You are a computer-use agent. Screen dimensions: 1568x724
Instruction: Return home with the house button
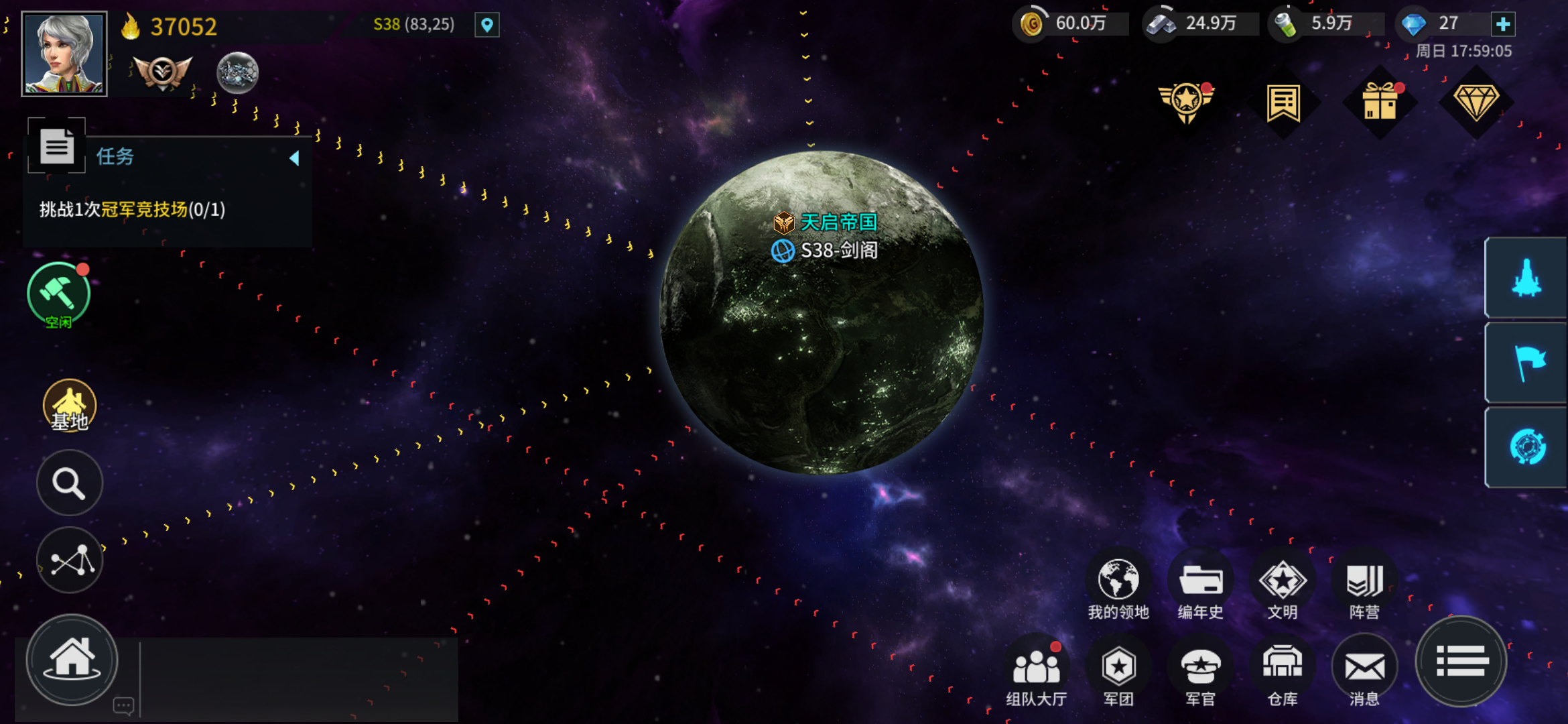click(72, 660)
